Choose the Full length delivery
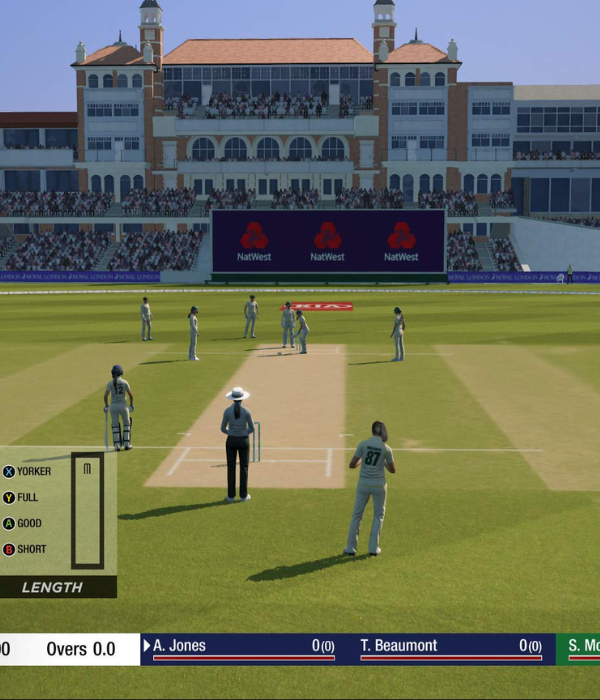 tap(22, 497)
